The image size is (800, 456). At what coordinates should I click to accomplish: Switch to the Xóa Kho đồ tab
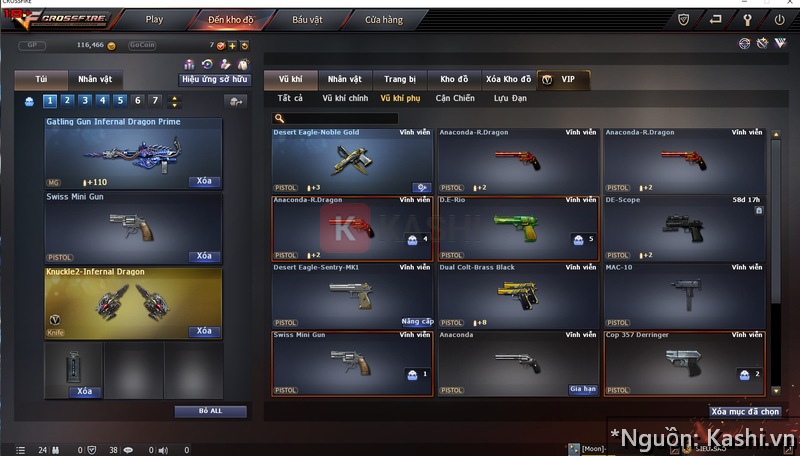tap(508, 79)
